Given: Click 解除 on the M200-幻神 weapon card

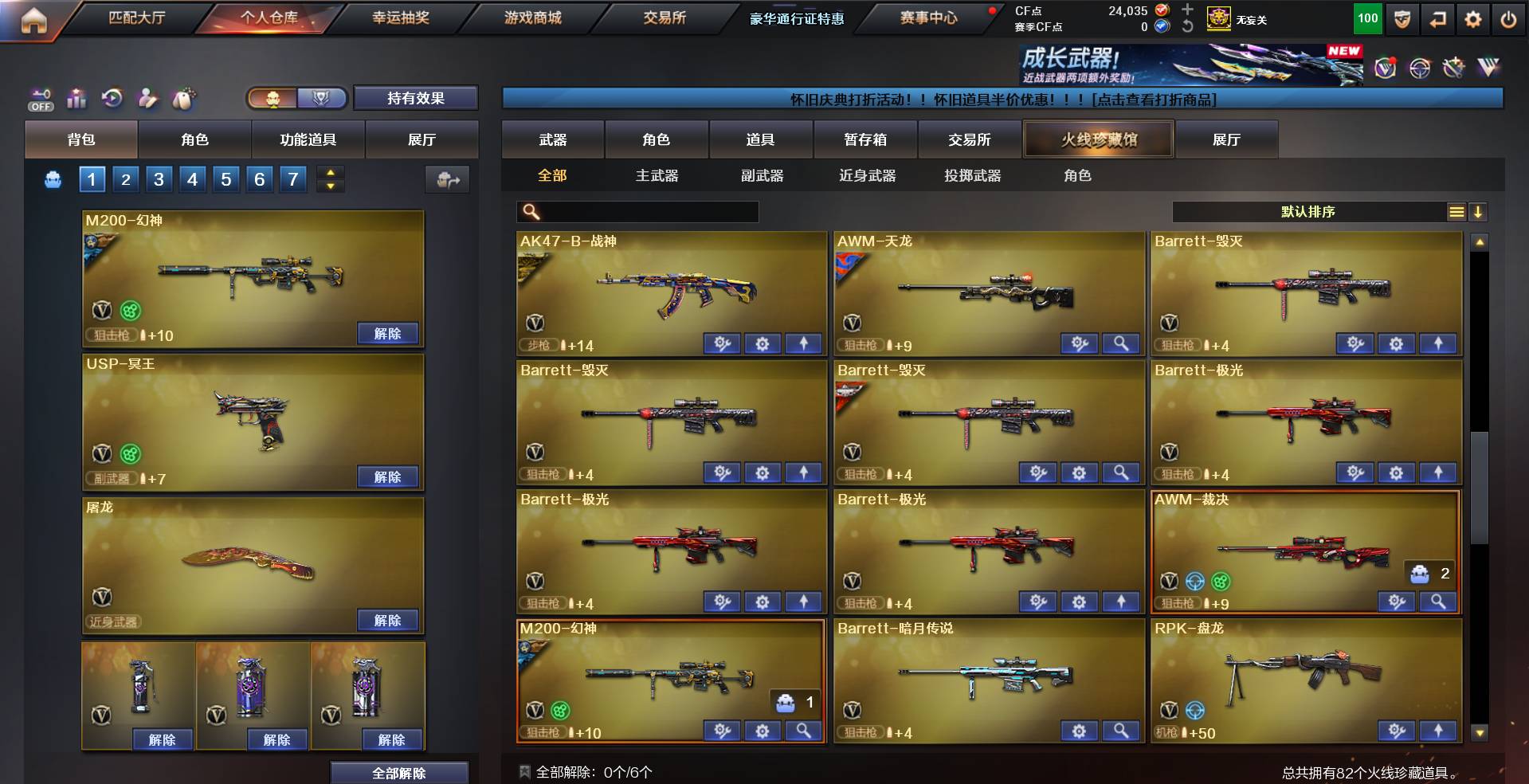Looking at the screenshot, I should pos(388,334).
